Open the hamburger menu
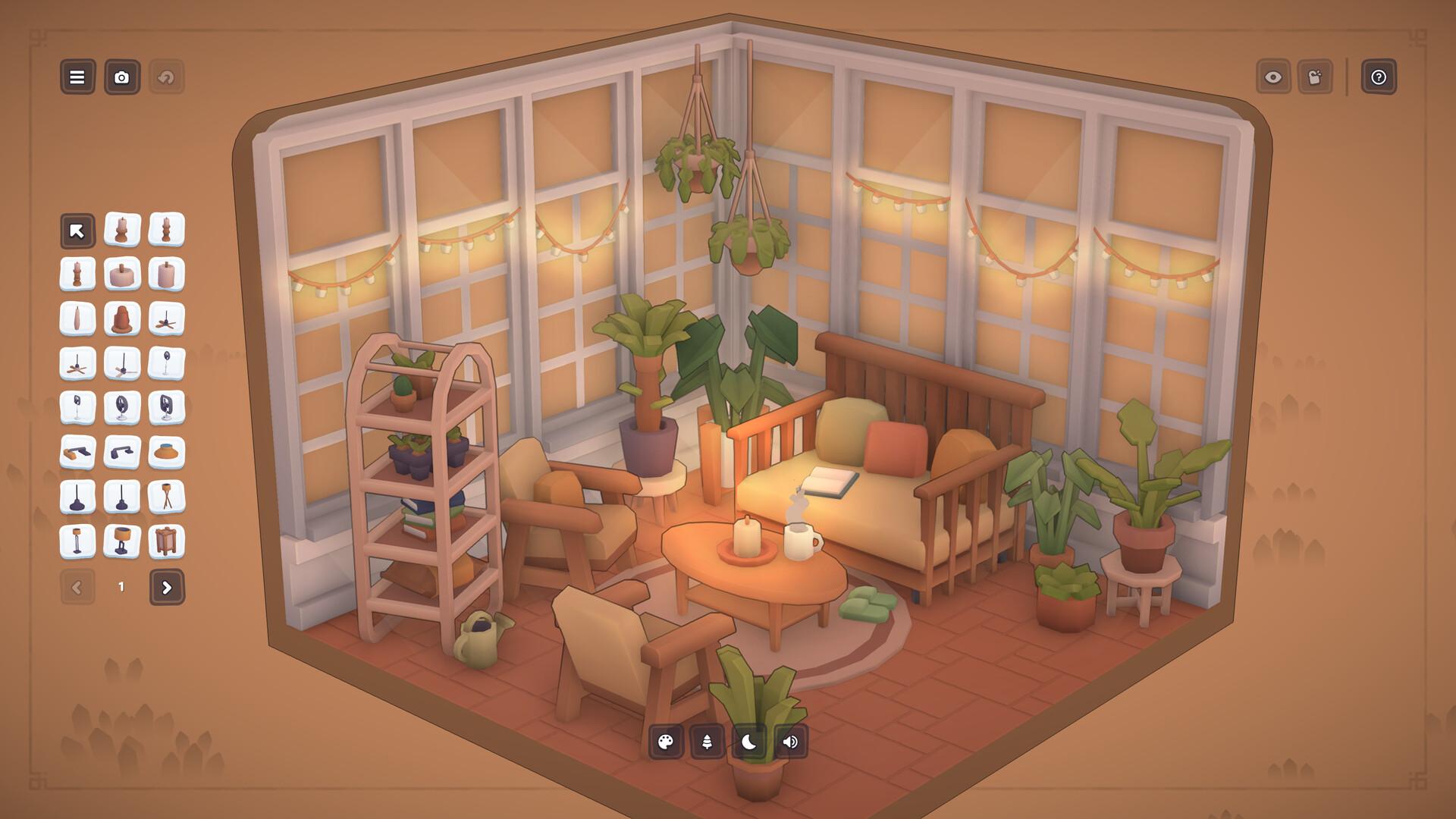 tap(77, 77)
